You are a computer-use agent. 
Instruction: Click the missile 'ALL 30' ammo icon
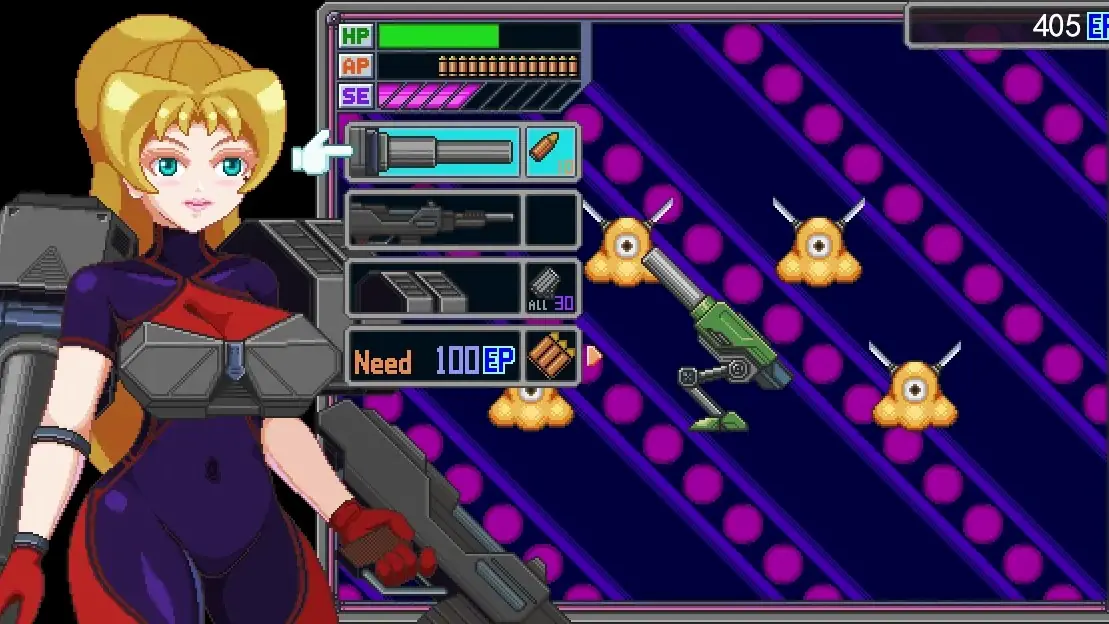pos(552,288)
